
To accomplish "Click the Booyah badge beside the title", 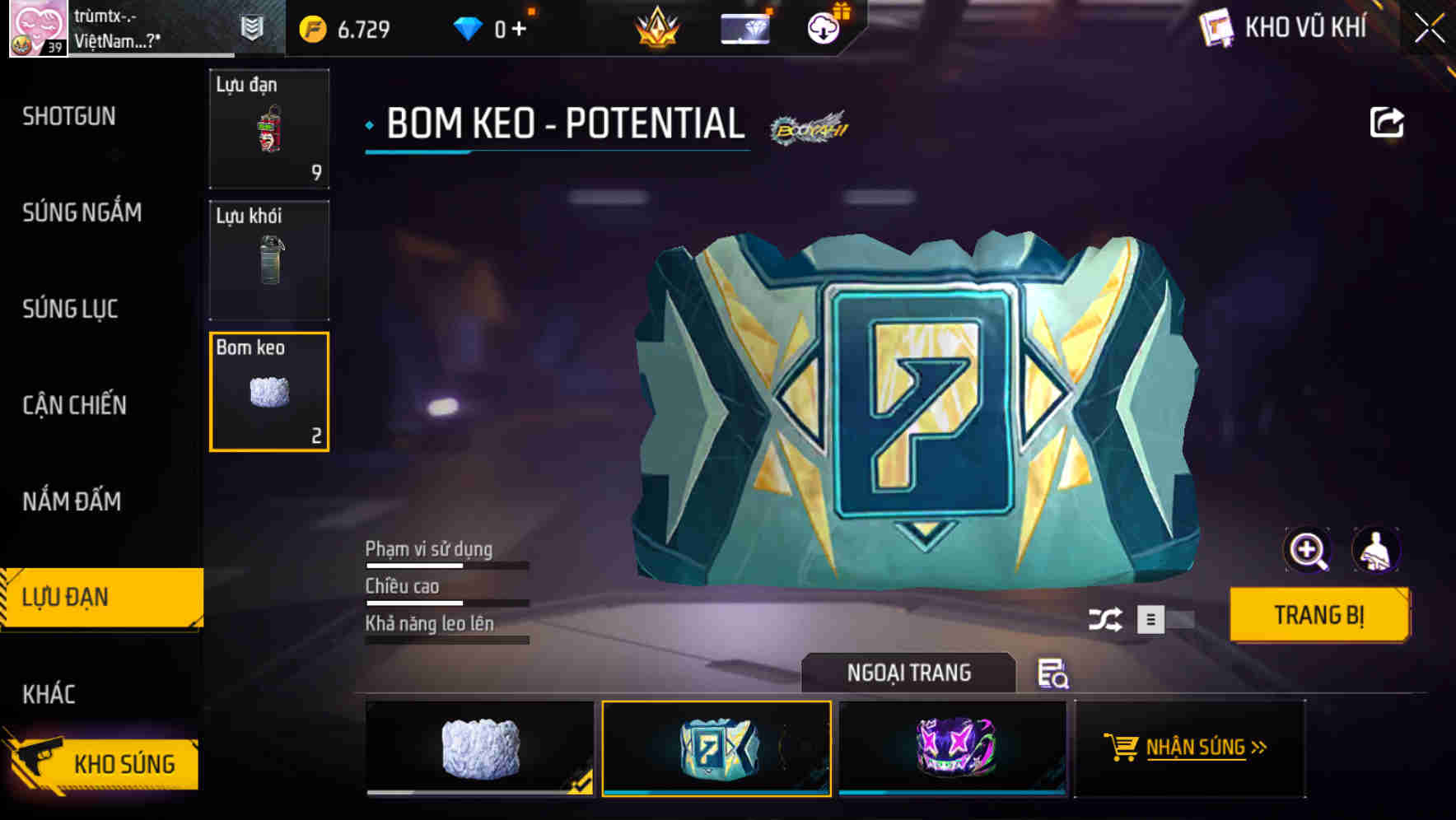I will [x=810, y=128].
